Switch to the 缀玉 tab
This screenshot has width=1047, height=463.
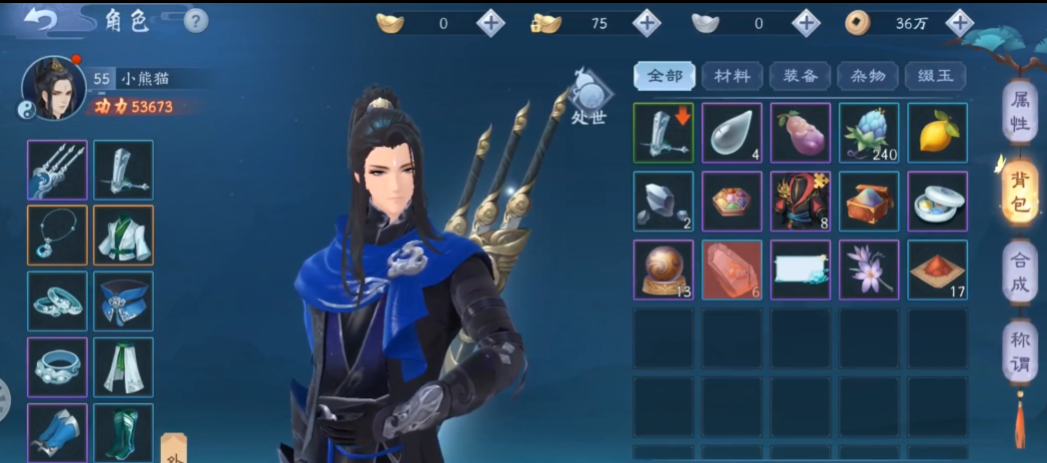pos(936,75)
